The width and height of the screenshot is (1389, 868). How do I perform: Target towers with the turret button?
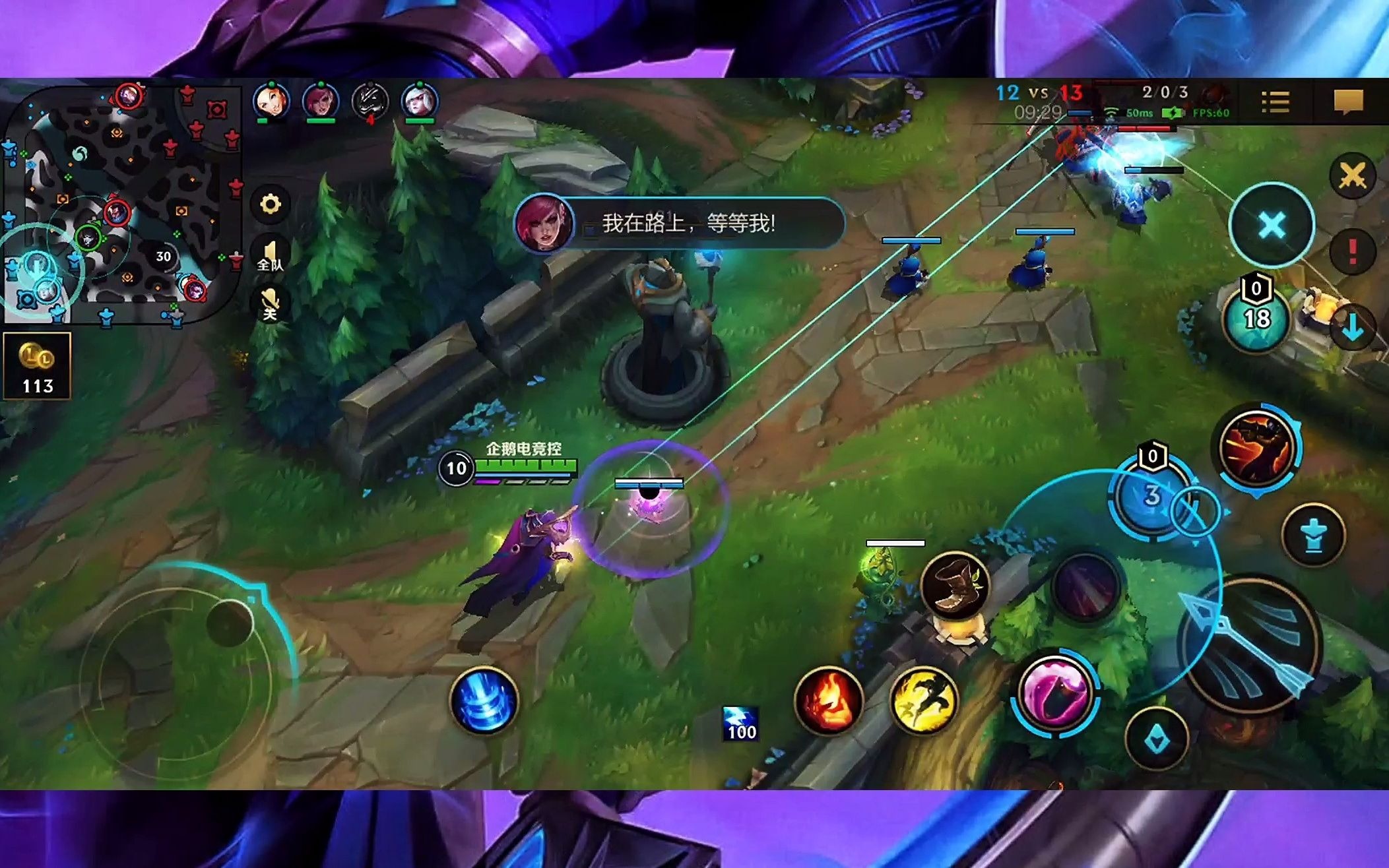click(x=1313, y=535)
